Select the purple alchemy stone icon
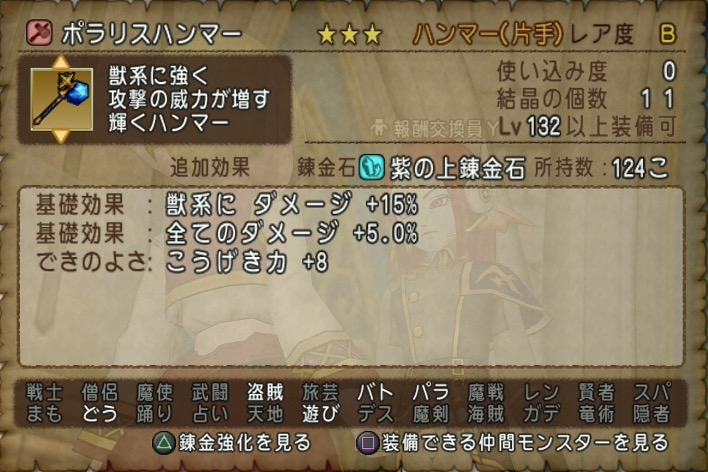The image size is (708, 472). click(x=371, y=166)
